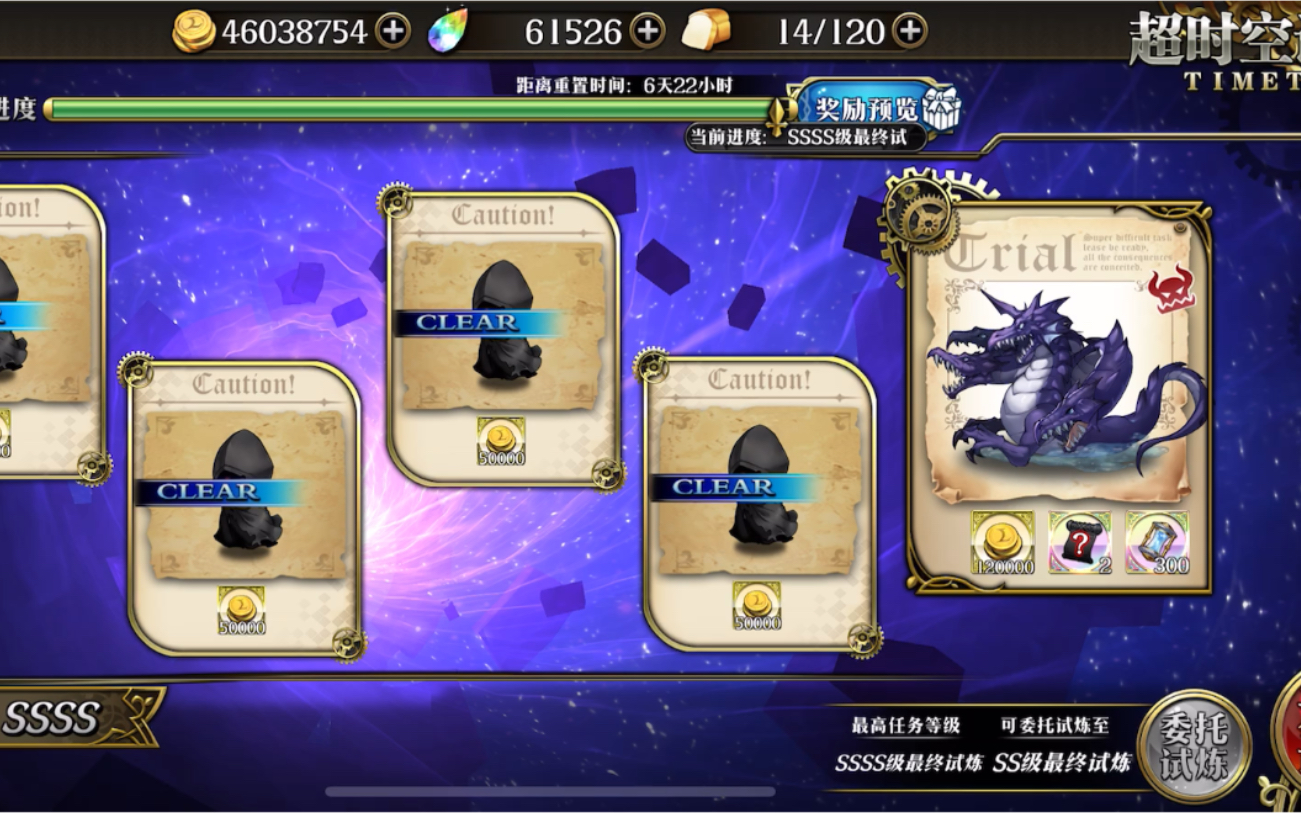Add bread using the plus icon
This screenshot has height=813, width=1301.
(911, 30)
